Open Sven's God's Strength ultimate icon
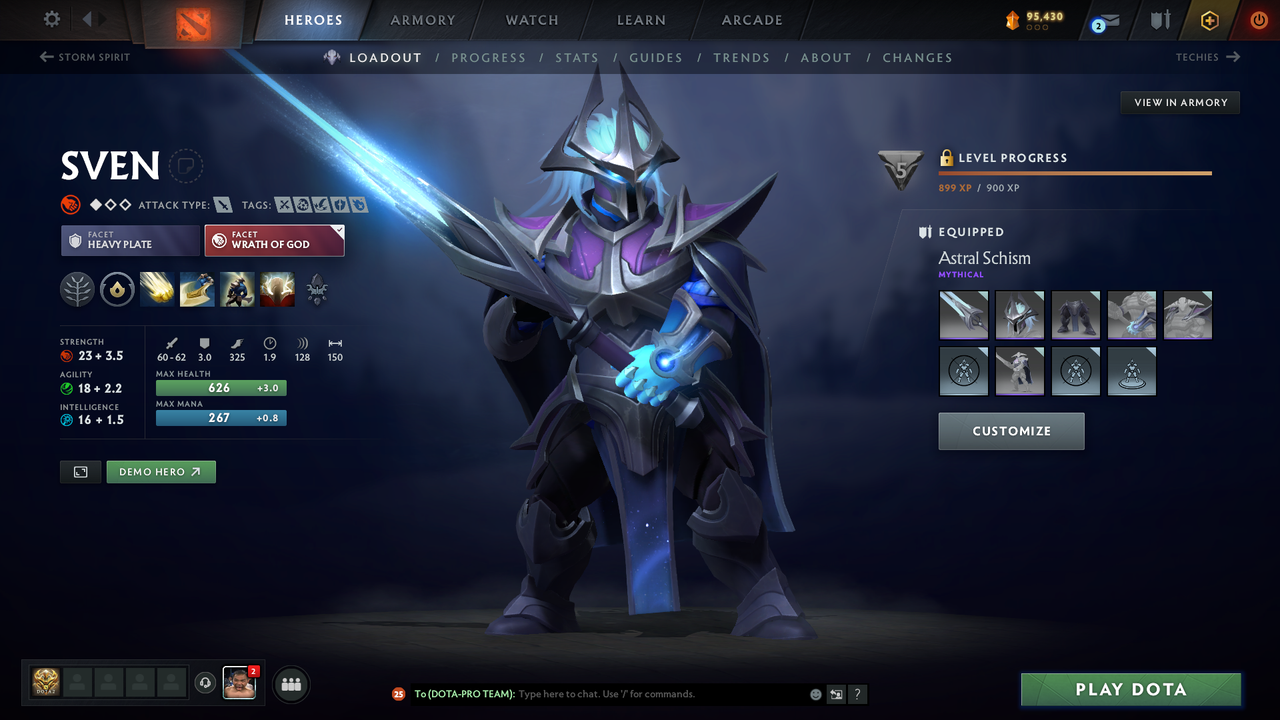The image size is (1280, 720). [x=277, y=290]
